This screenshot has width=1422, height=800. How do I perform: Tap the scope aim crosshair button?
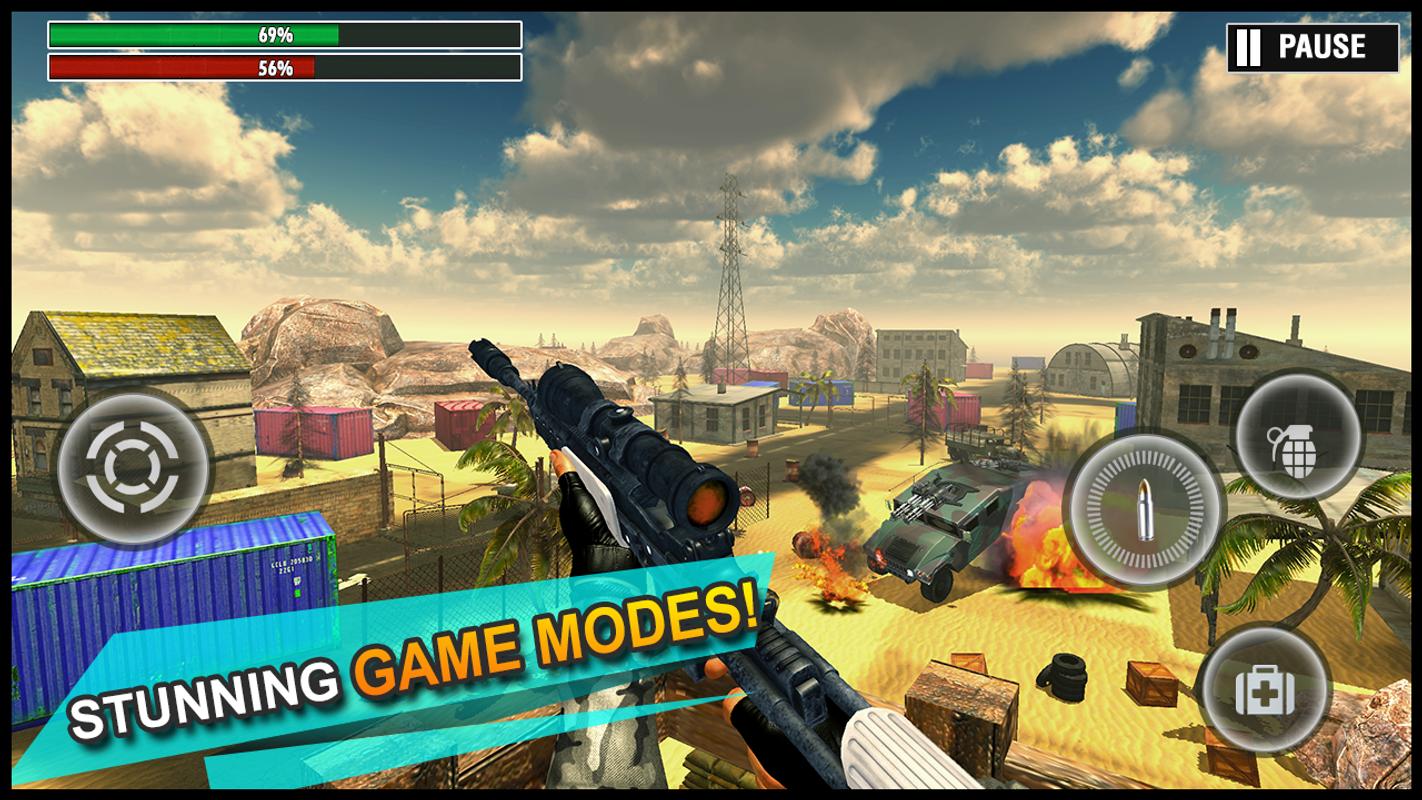(x=133, y=465)
